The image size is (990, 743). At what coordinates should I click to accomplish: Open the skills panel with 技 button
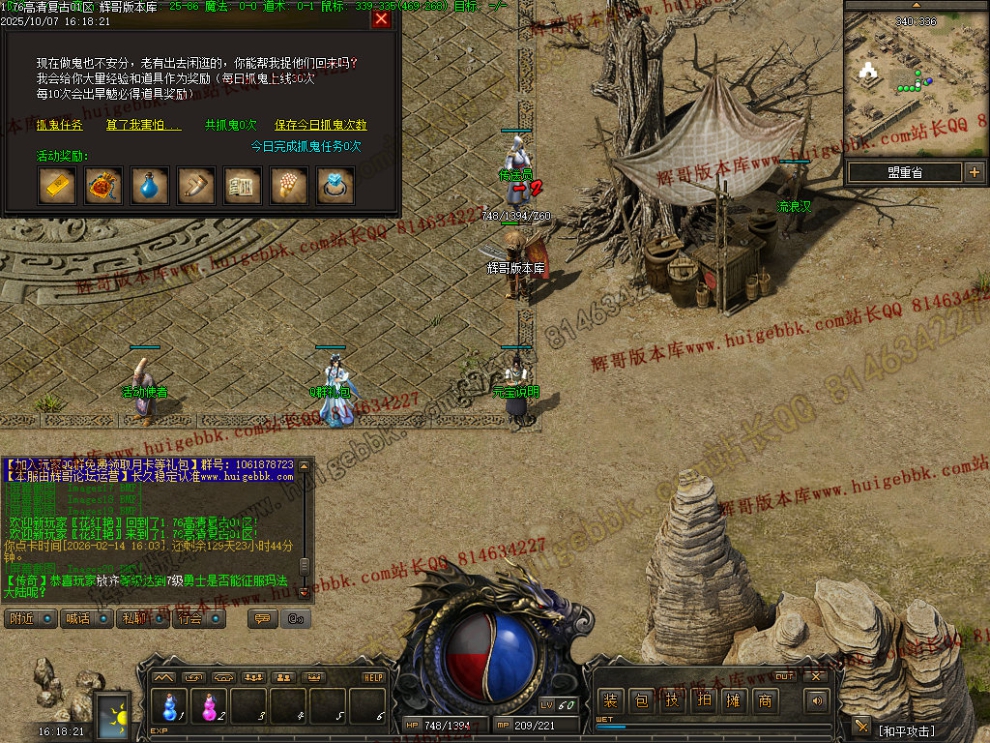click(x=672, y=701)
